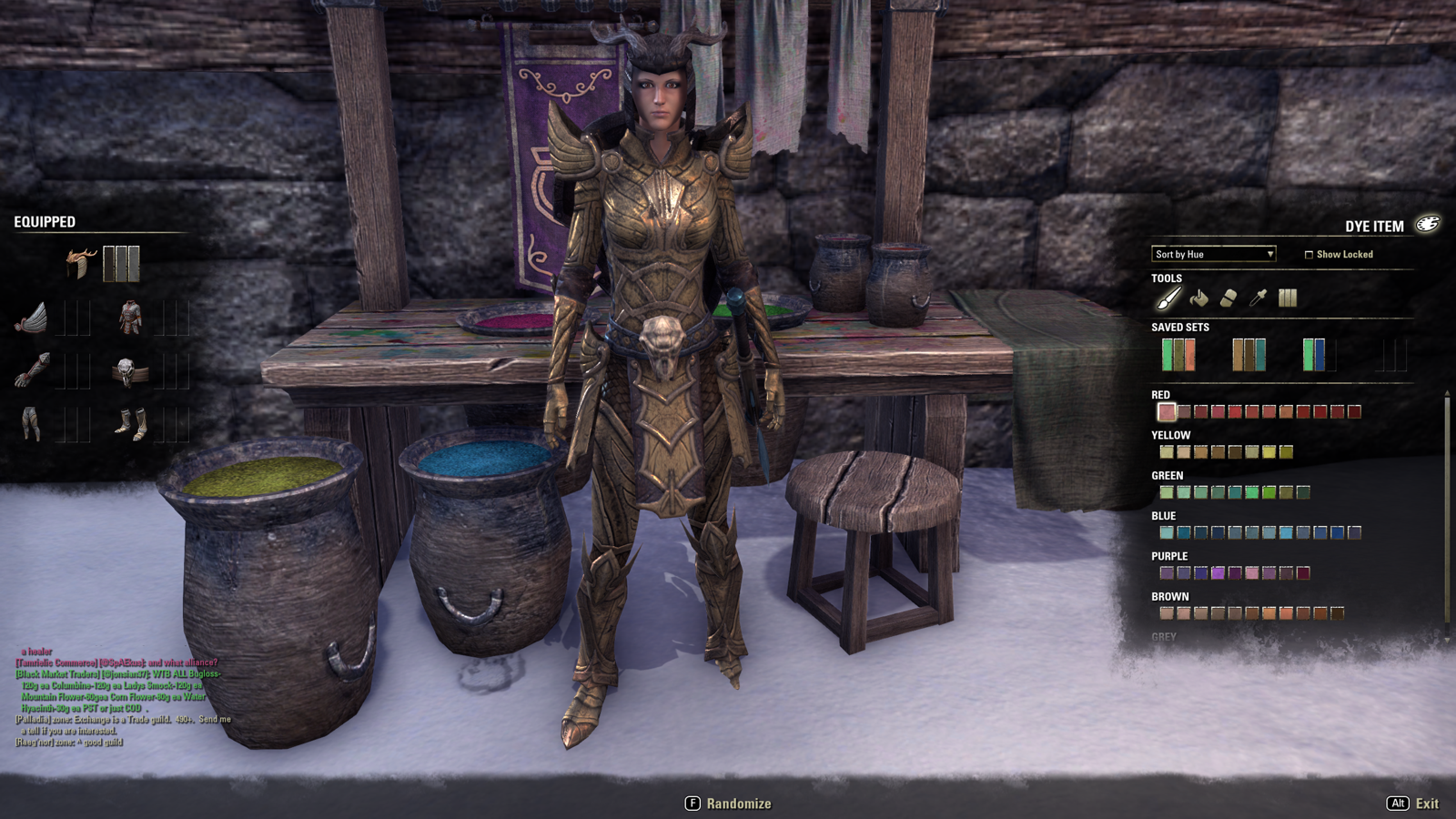Pick the eraser tool
Image resolution: width=1456 pixels, height=819 pixels.
coord(1228,298)
